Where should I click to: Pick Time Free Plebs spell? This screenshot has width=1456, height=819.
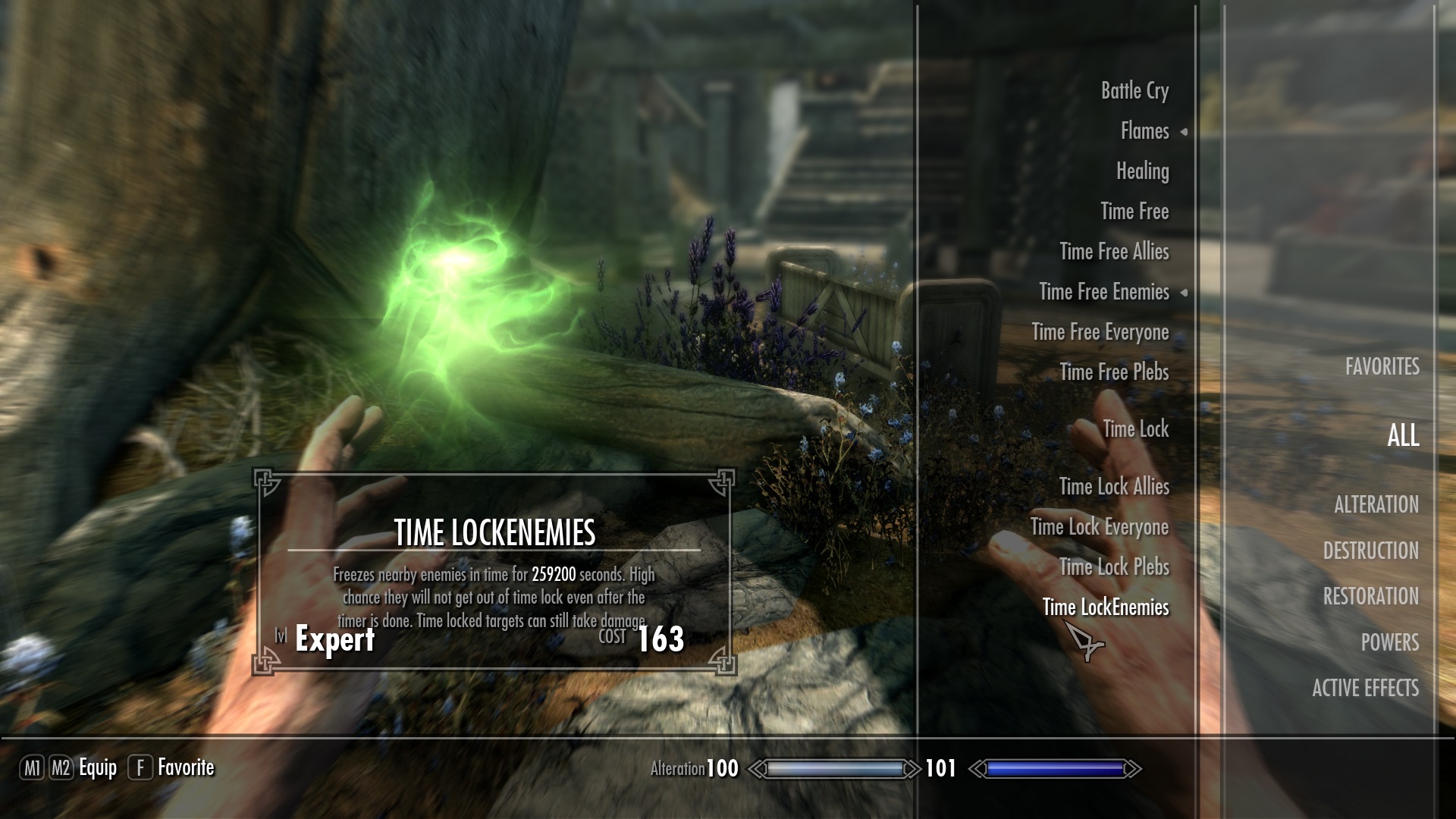[1114, 372]
